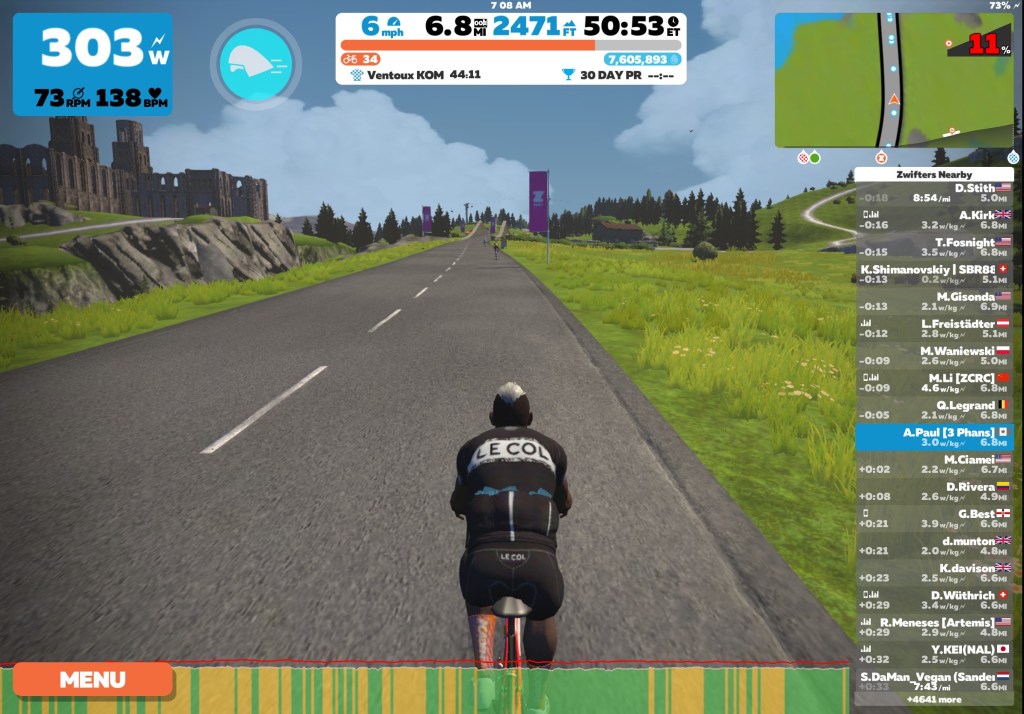This screenshot has width=1024, height=714.
Task: Select rider D.Stith in the nearby list
Action: 934,193
